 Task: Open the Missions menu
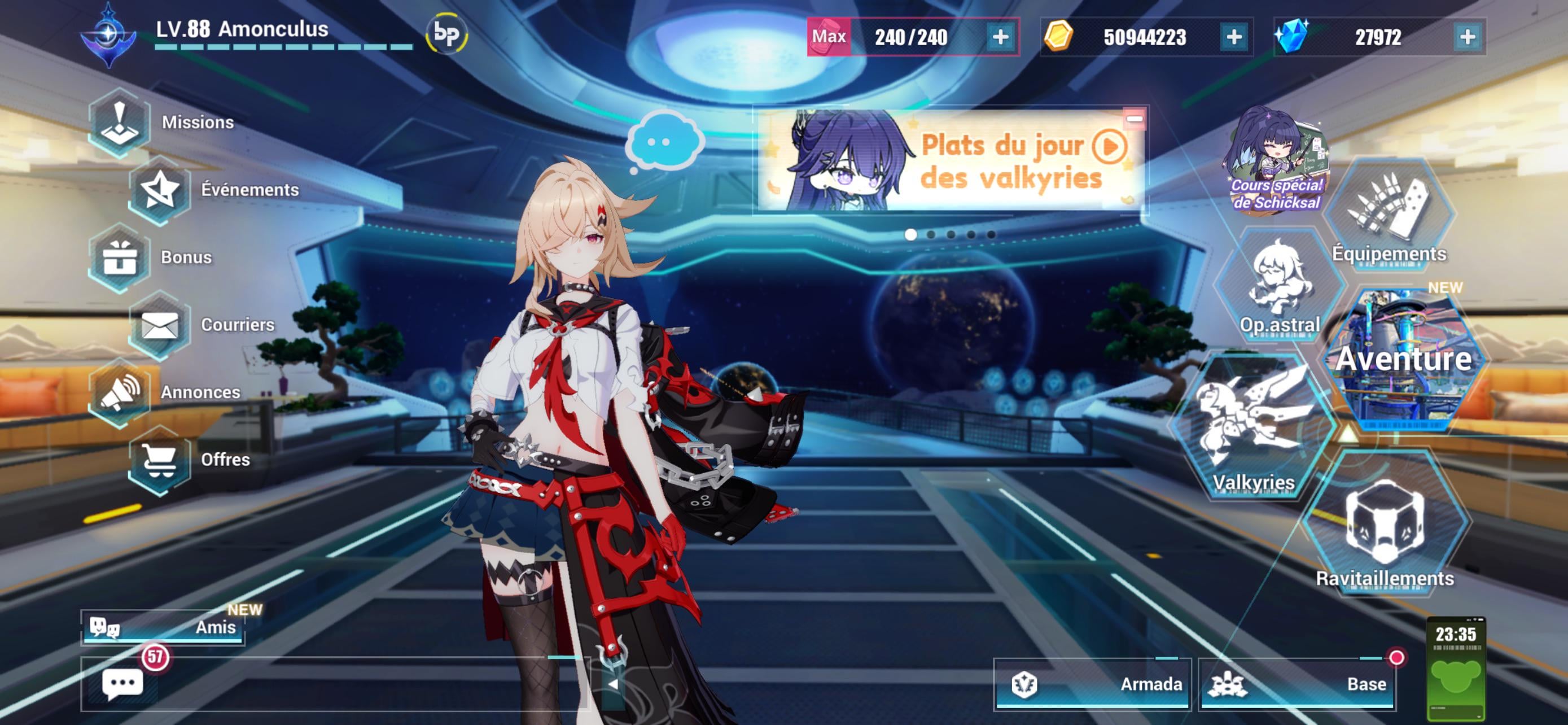tap(120, 123)
